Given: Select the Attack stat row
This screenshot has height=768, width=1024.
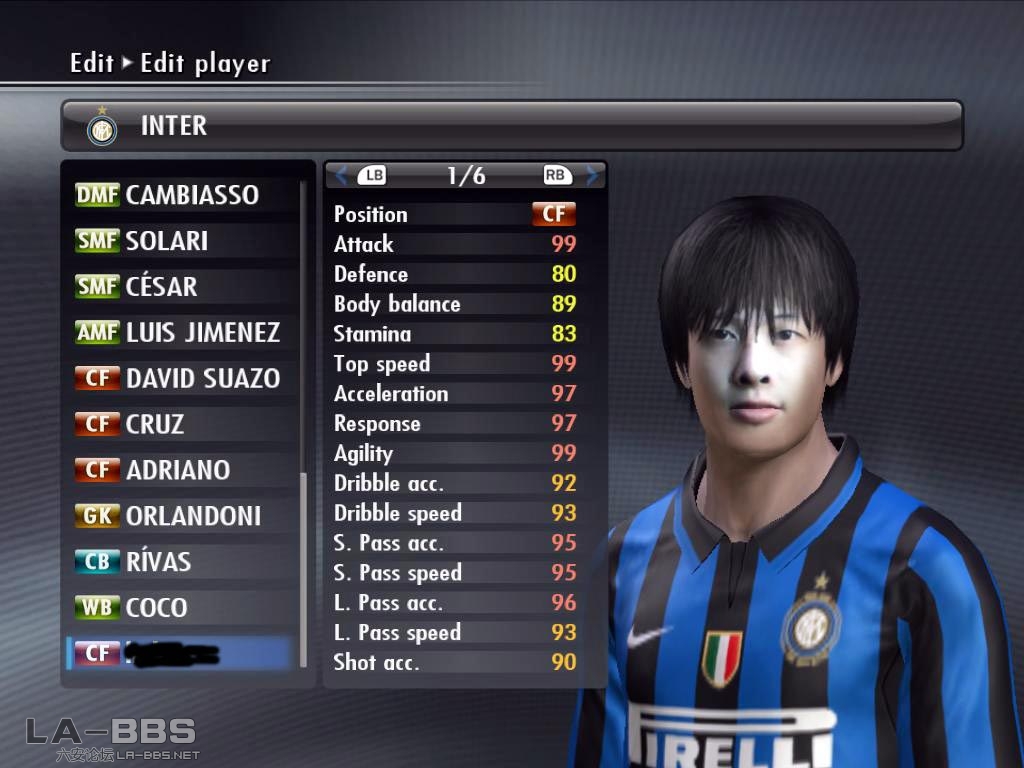Looking at the screenshot, I should pyautogui.click(x=455, y=244).
